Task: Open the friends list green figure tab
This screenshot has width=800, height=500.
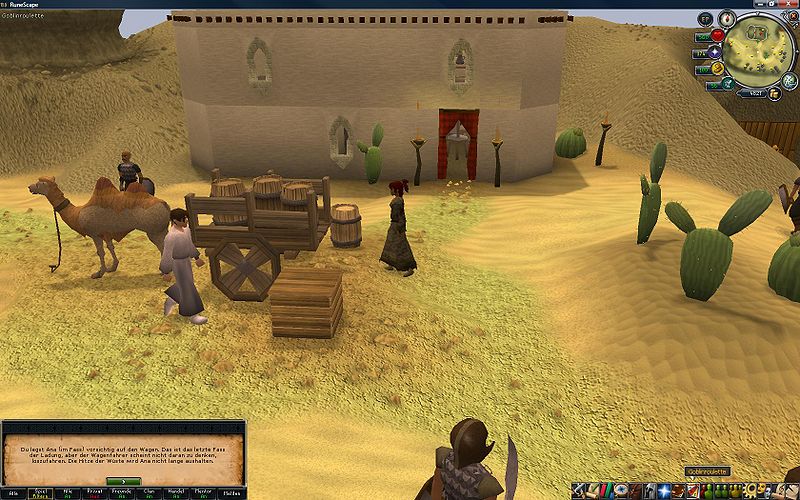Action: pyautogui.click(x=706, y=491)
